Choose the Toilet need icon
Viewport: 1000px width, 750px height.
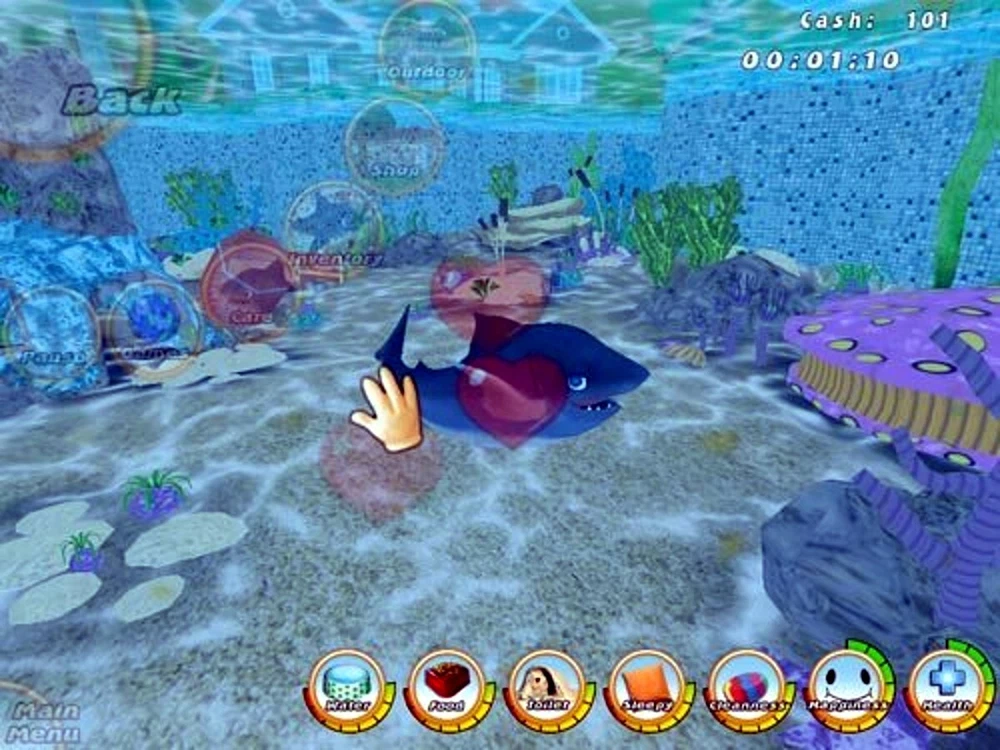545,689
